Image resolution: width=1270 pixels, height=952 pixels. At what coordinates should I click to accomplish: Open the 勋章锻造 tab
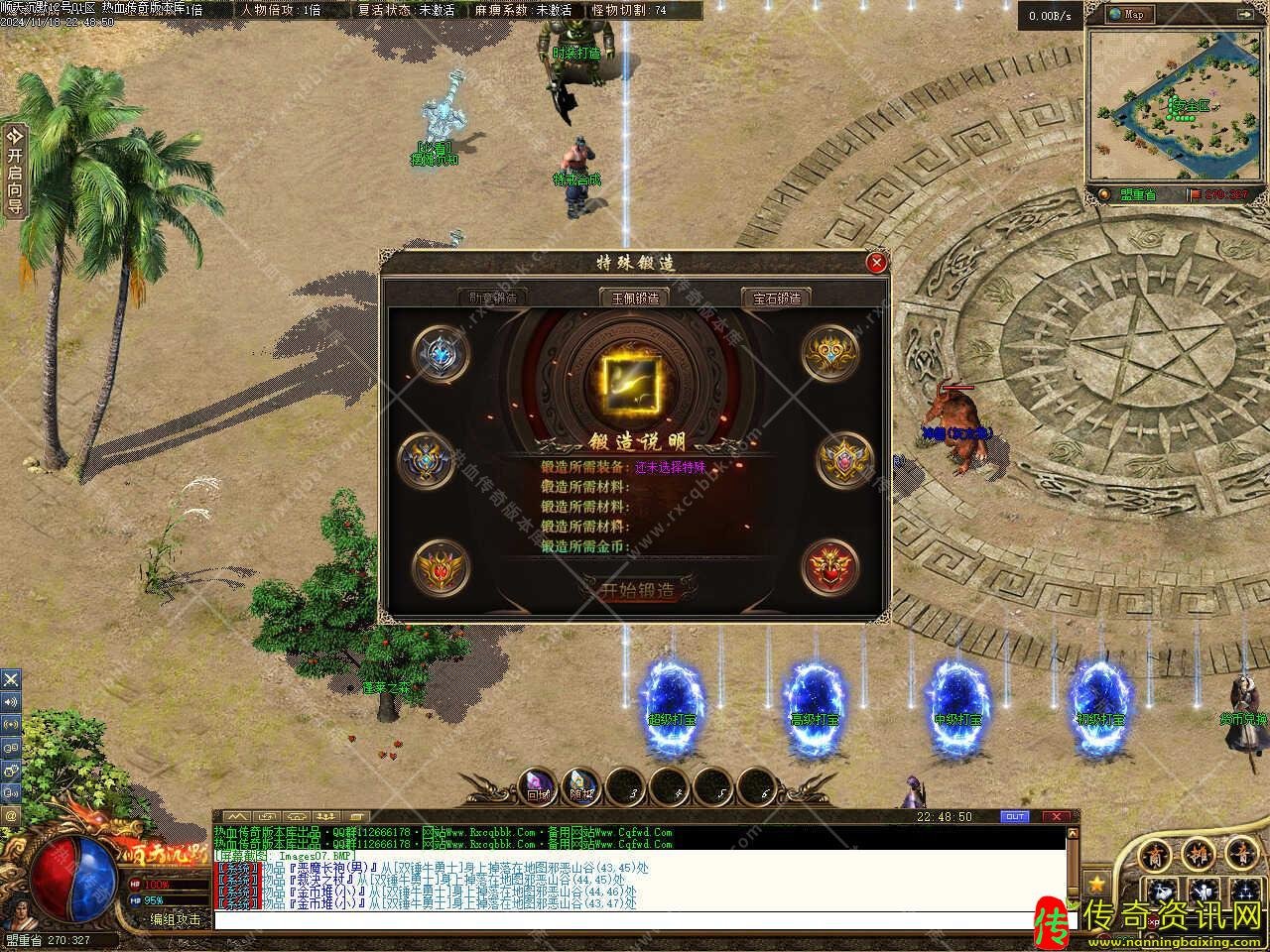[492, 297]
